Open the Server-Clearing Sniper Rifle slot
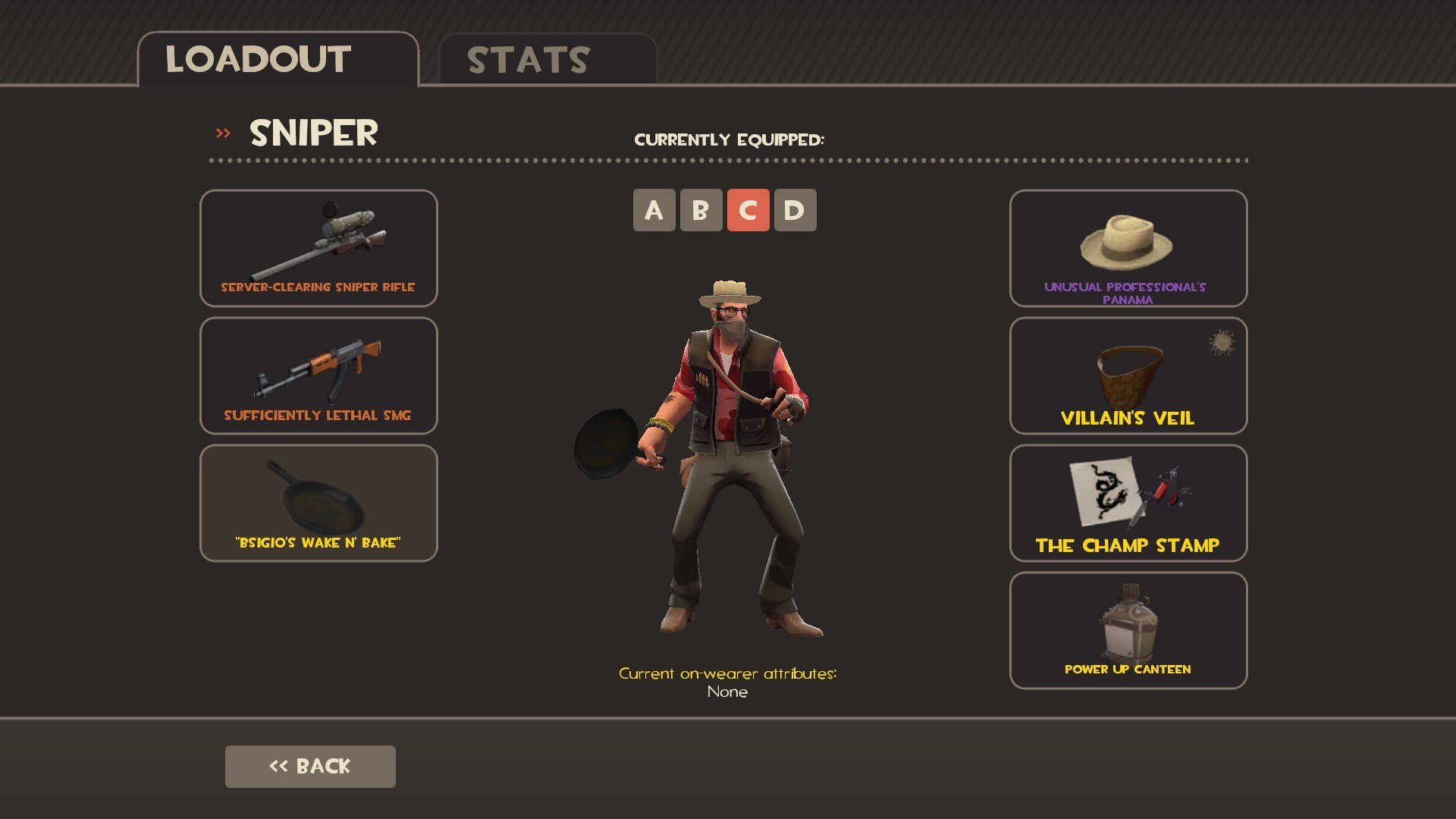This screenshot has width=1456, height=819. (318, 248)
